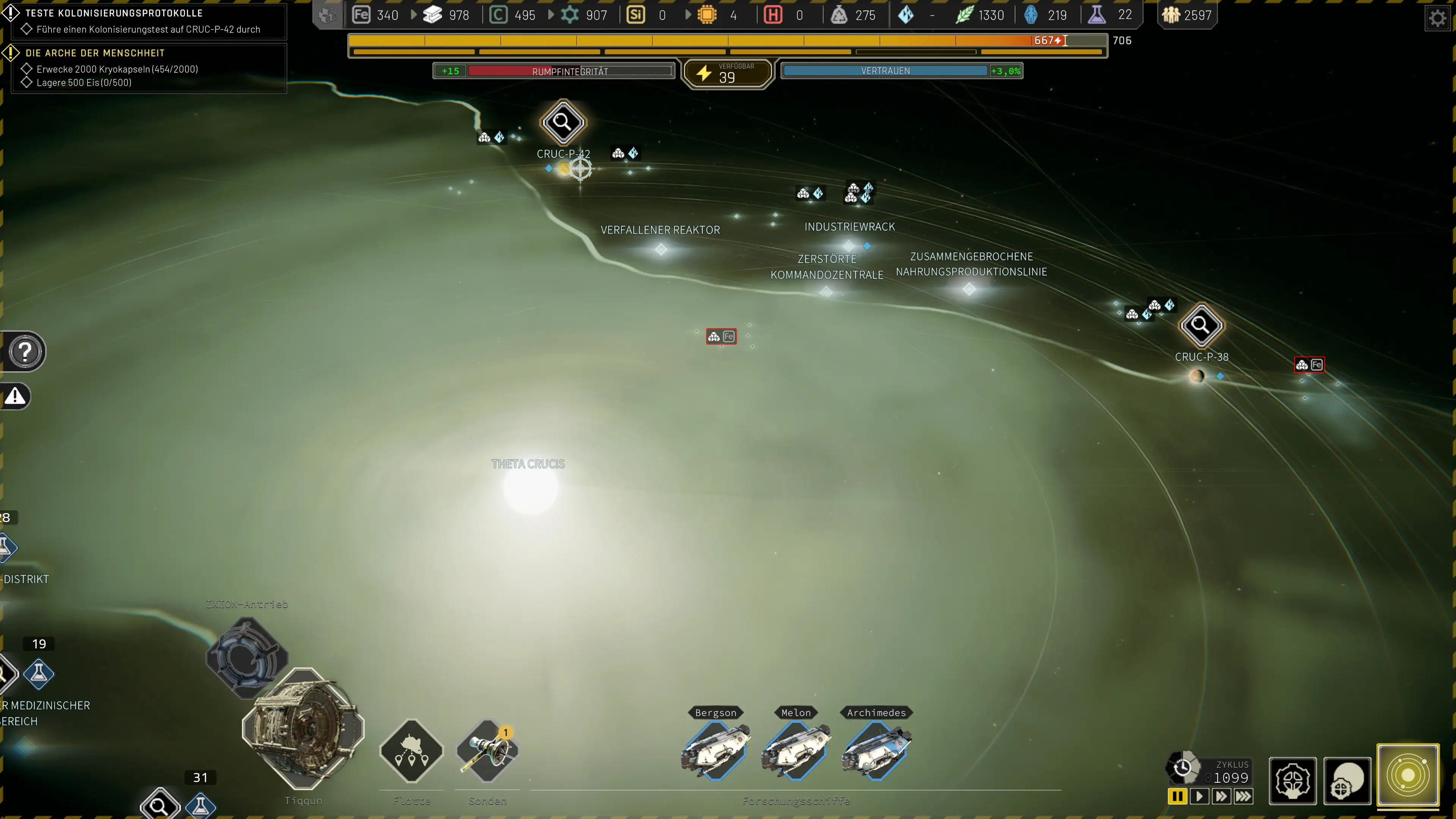Select the Tiqqun station icon
Screen dimensions: 1456x819
click(303, 728)
